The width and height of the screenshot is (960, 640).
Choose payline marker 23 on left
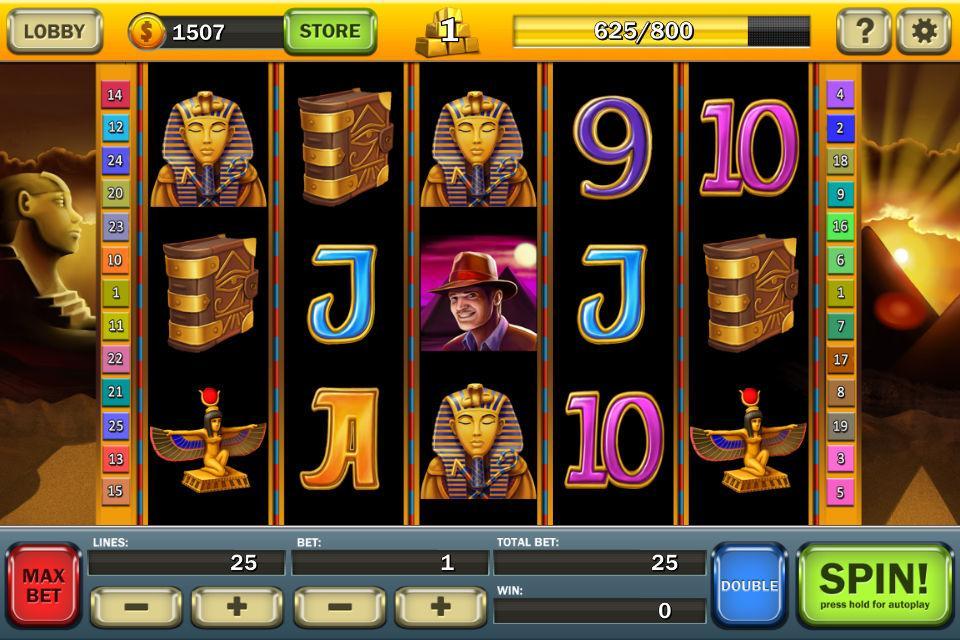115,227
